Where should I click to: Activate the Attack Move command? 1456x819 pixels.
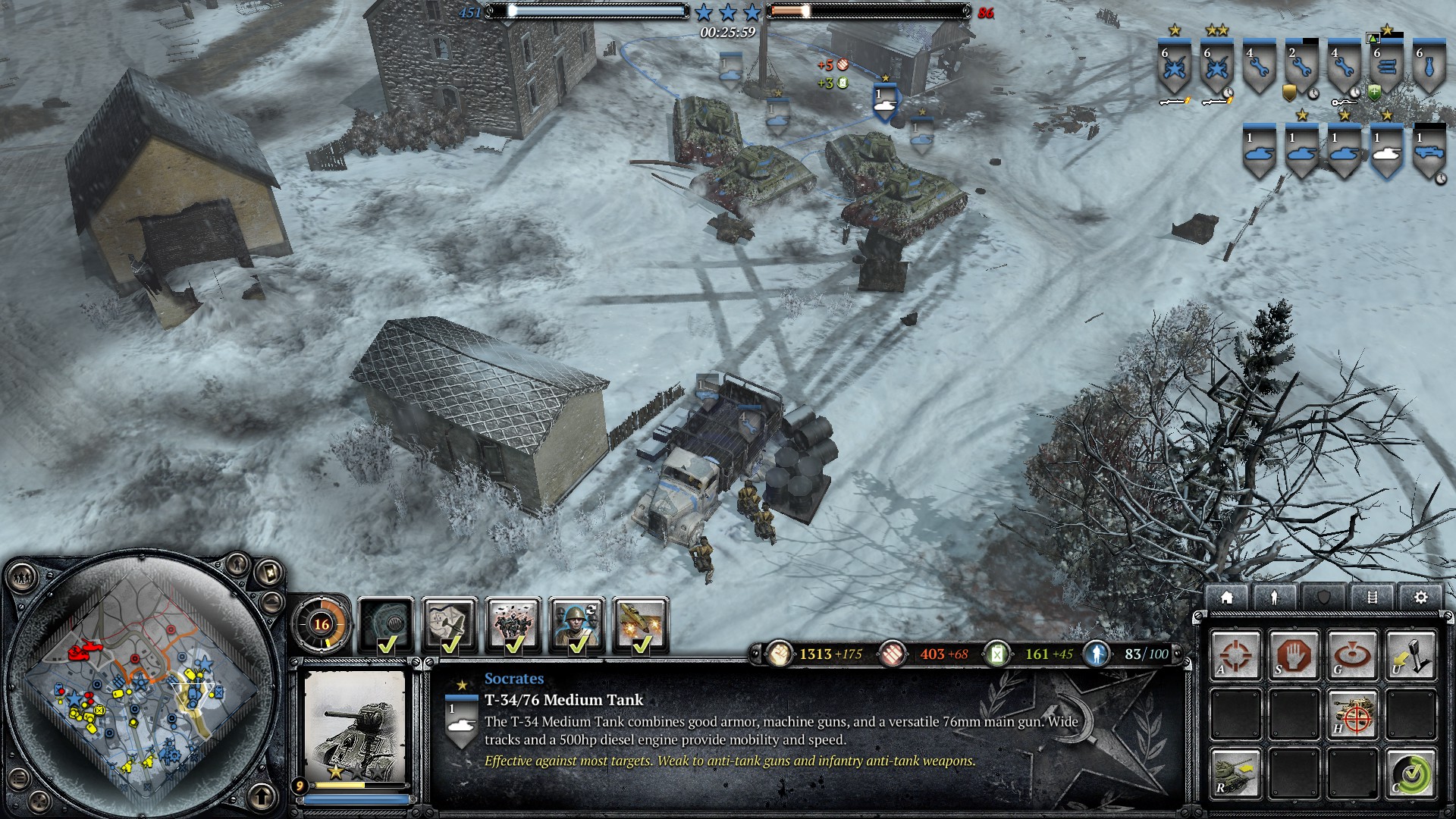tap(1235, 655)
